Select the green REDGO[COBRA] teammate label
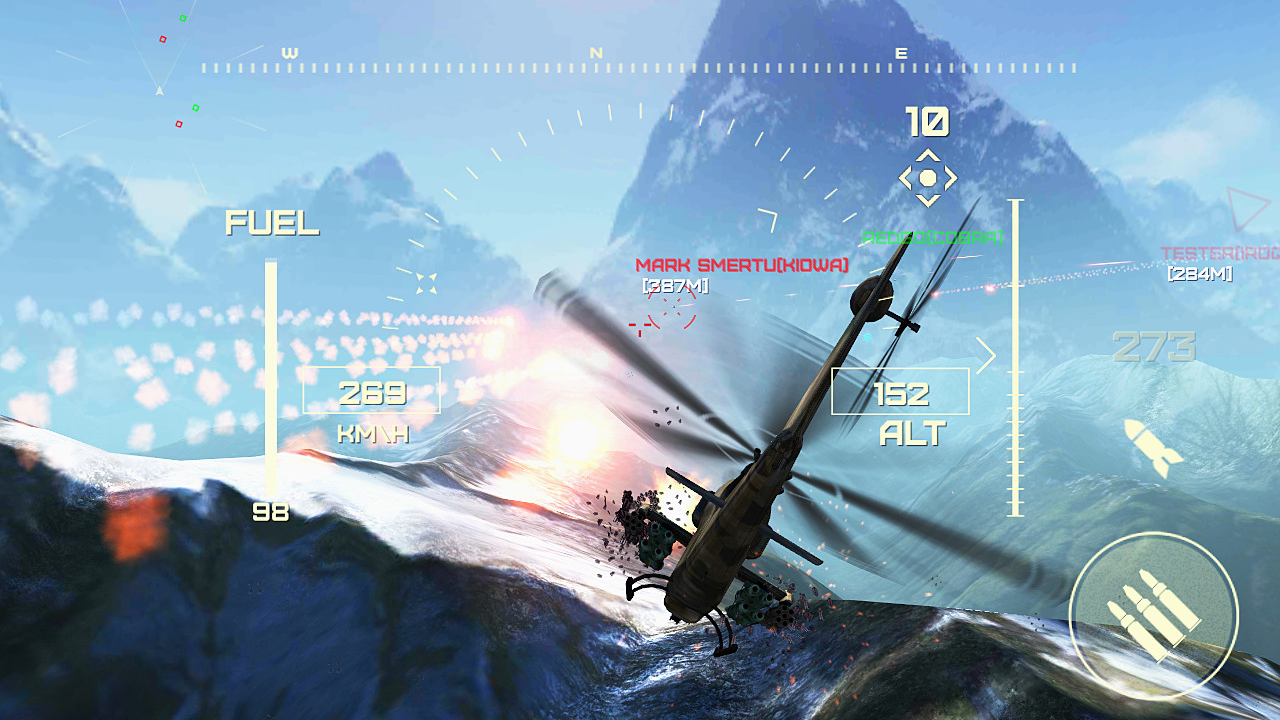 [932, 239]
